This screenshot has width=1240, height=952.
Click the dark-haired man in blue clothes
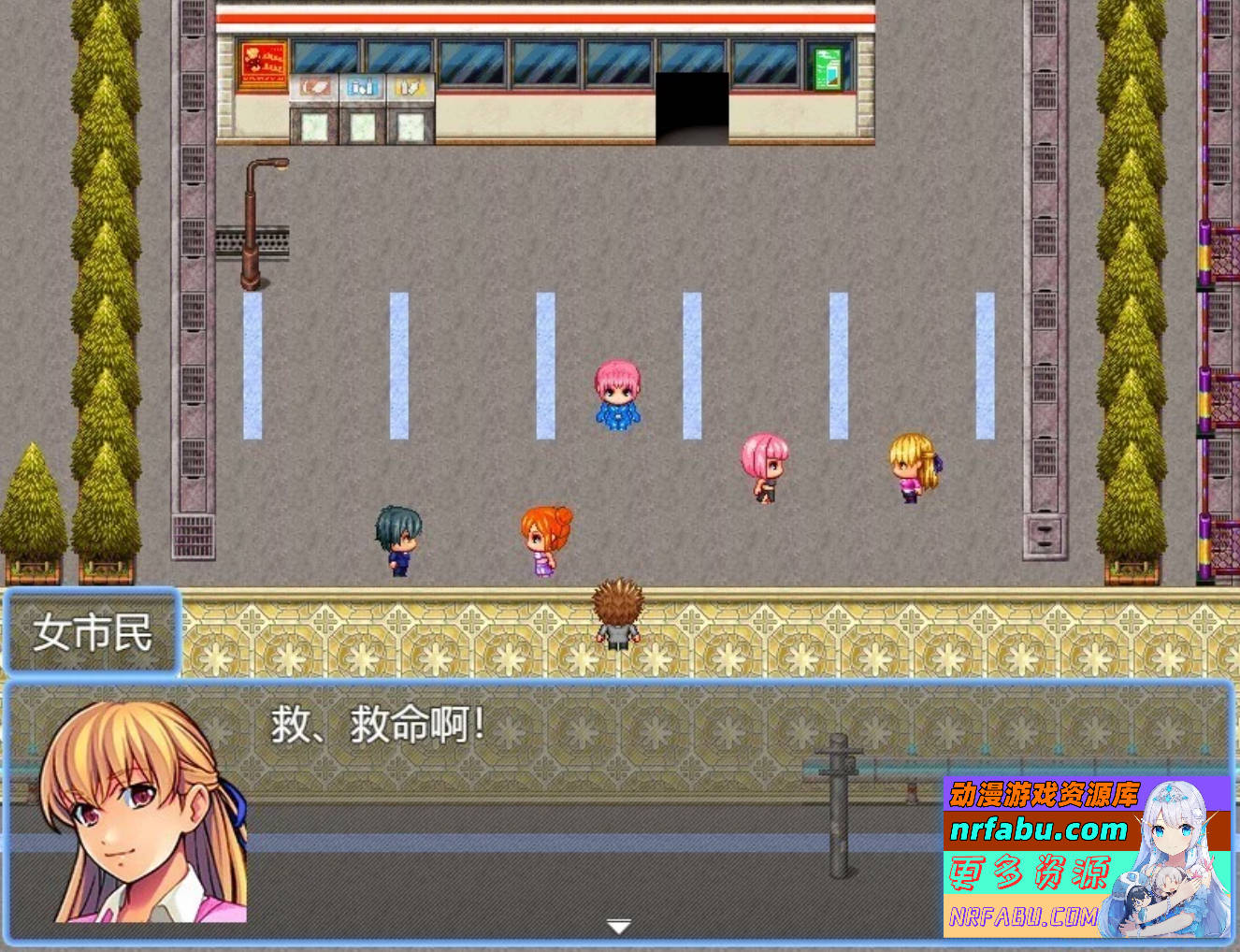397,538
